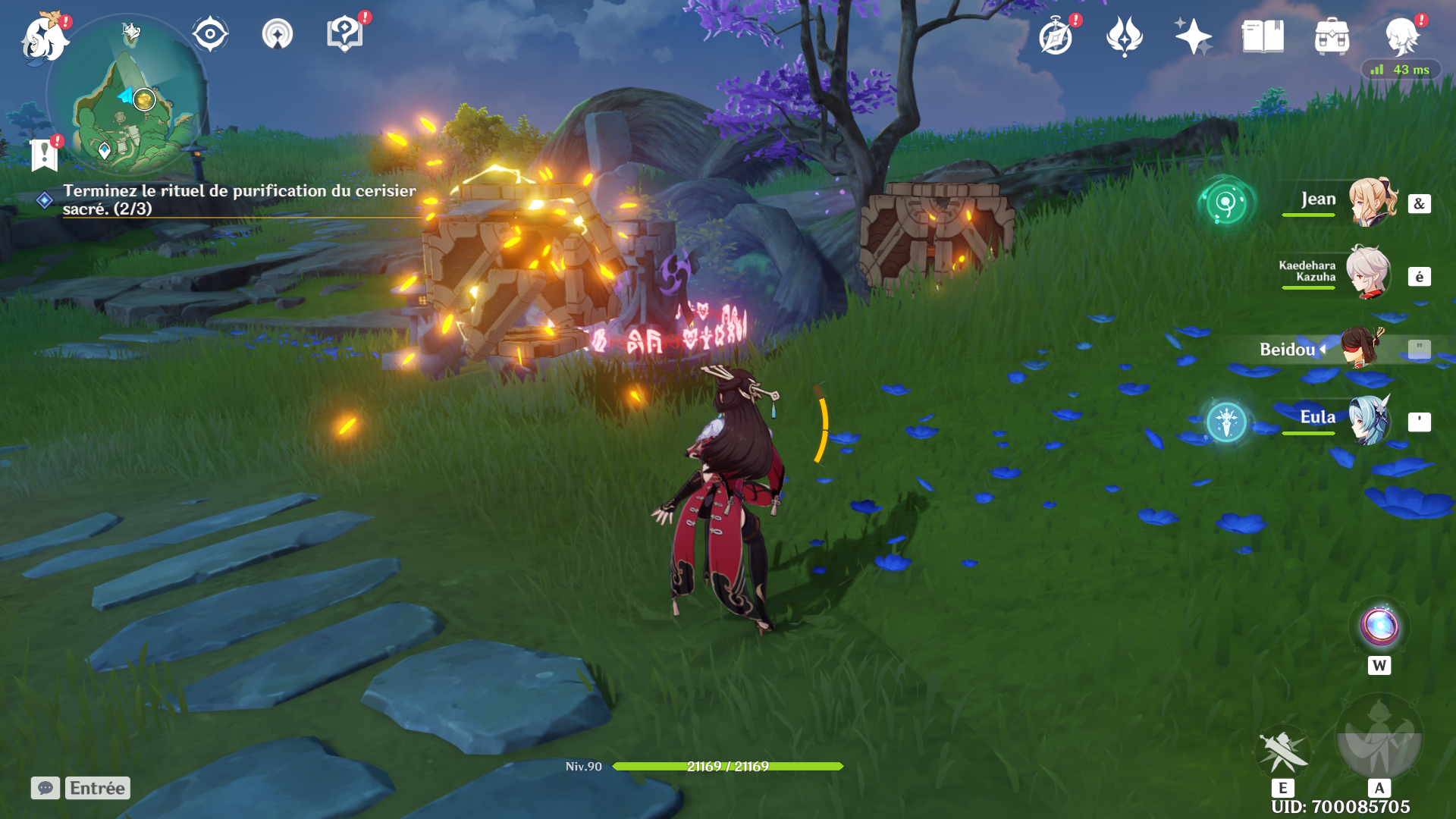Use the glowing orb gadget

pos(1379,627)
